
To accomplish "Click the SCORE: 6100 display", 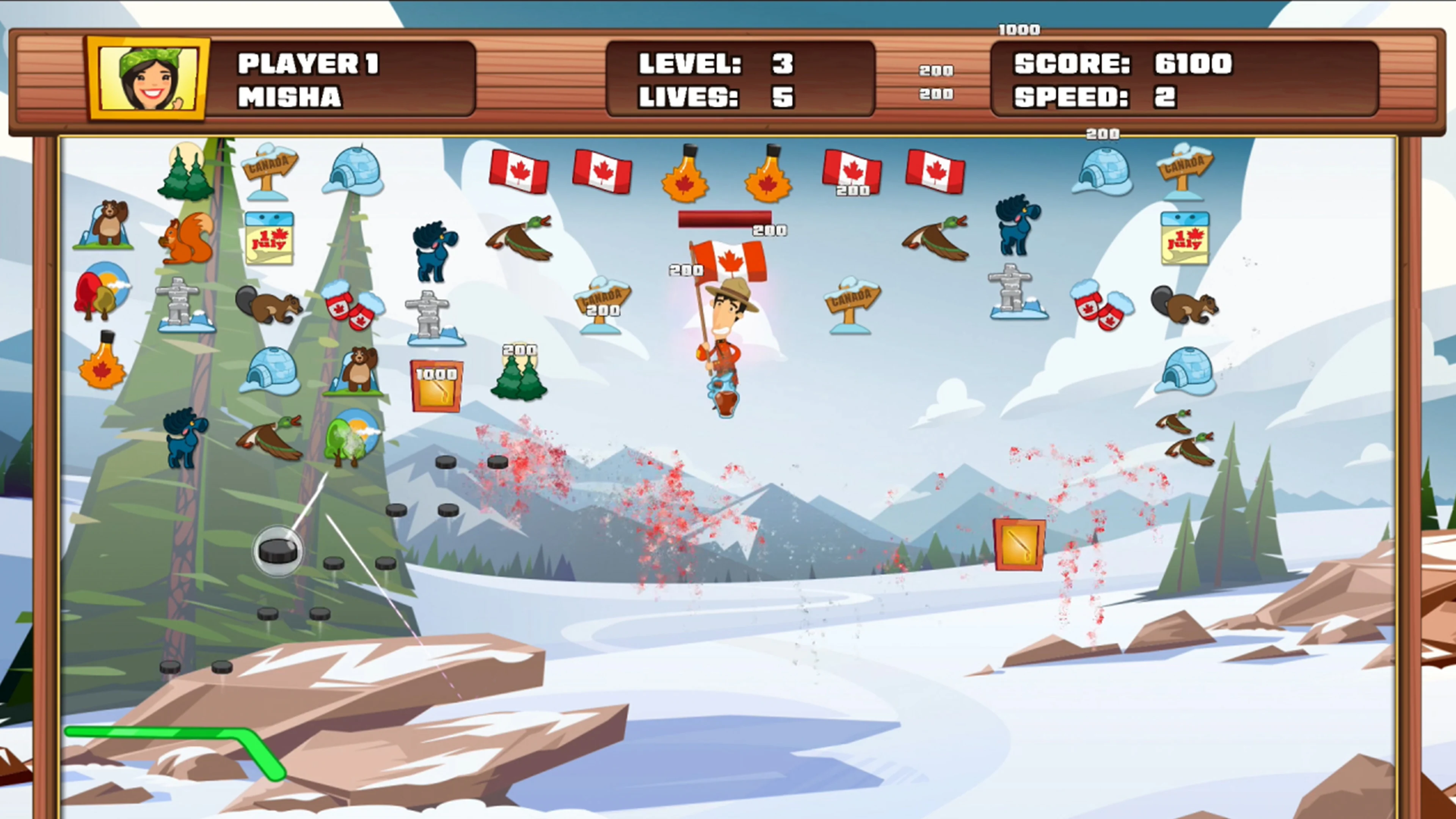I will [x=1122, y=64].
